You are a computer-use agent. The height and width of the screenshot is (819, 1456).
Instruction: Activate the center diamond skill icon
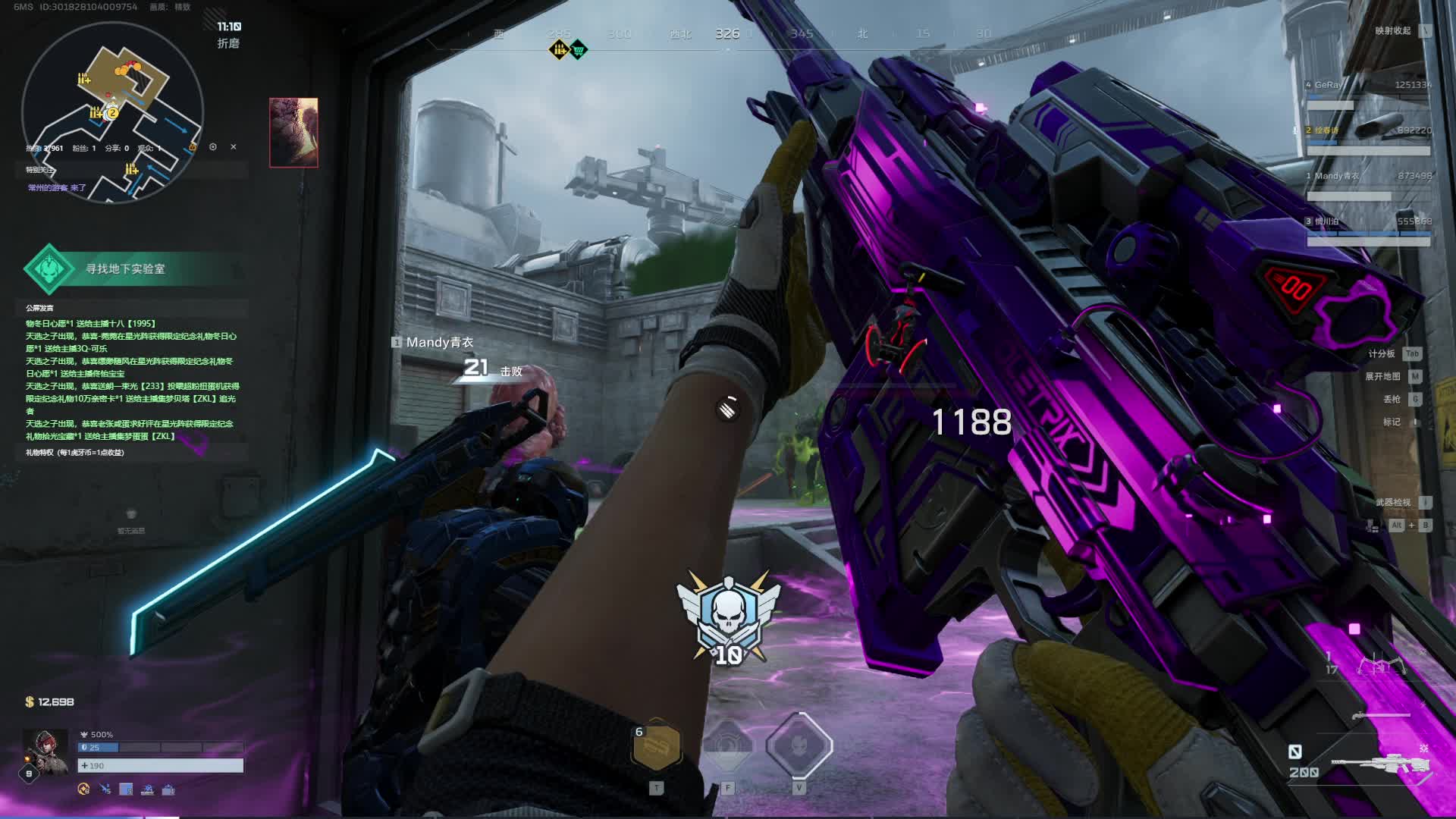point(728,747)
